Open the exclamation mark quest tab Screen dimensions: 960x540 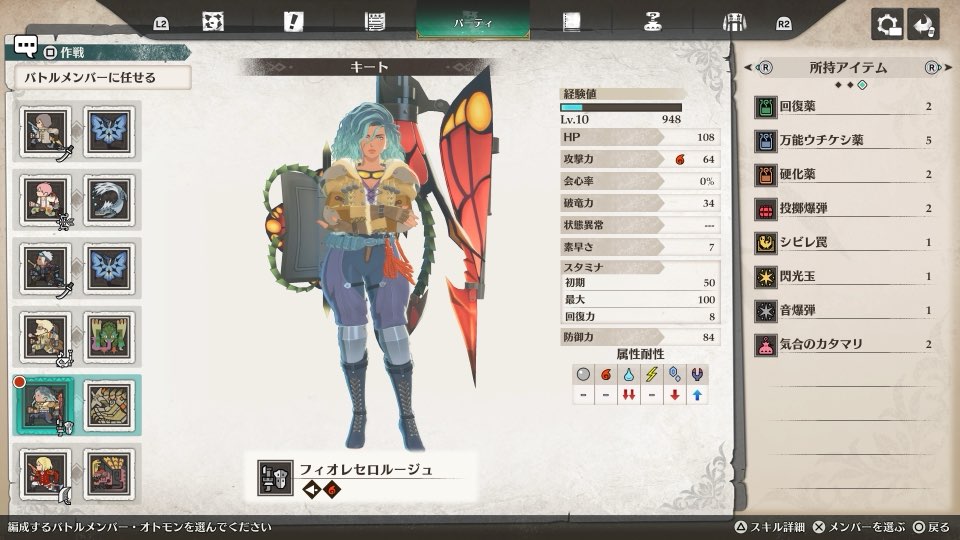293,21
